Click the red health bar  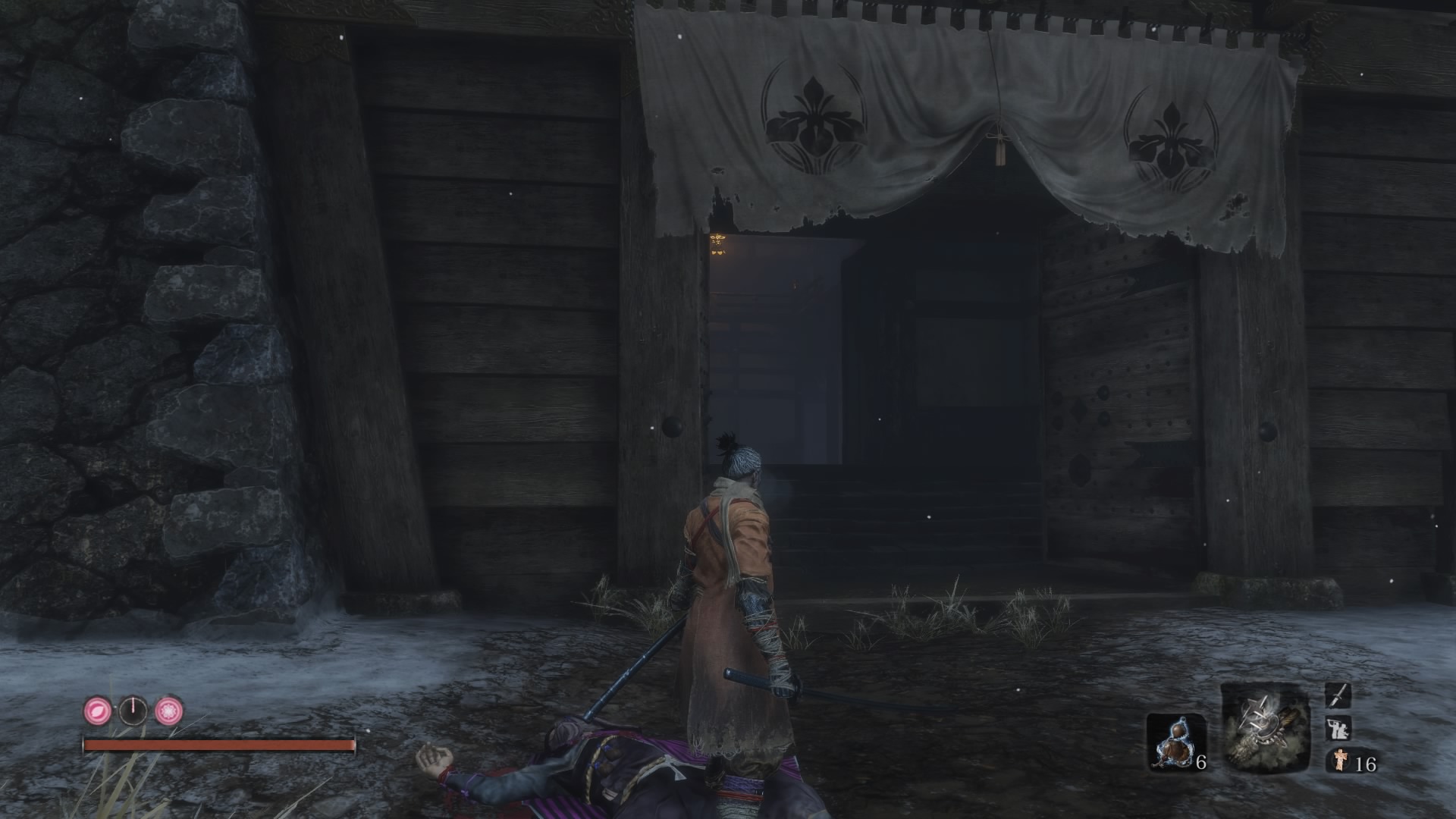click(220, 744)
